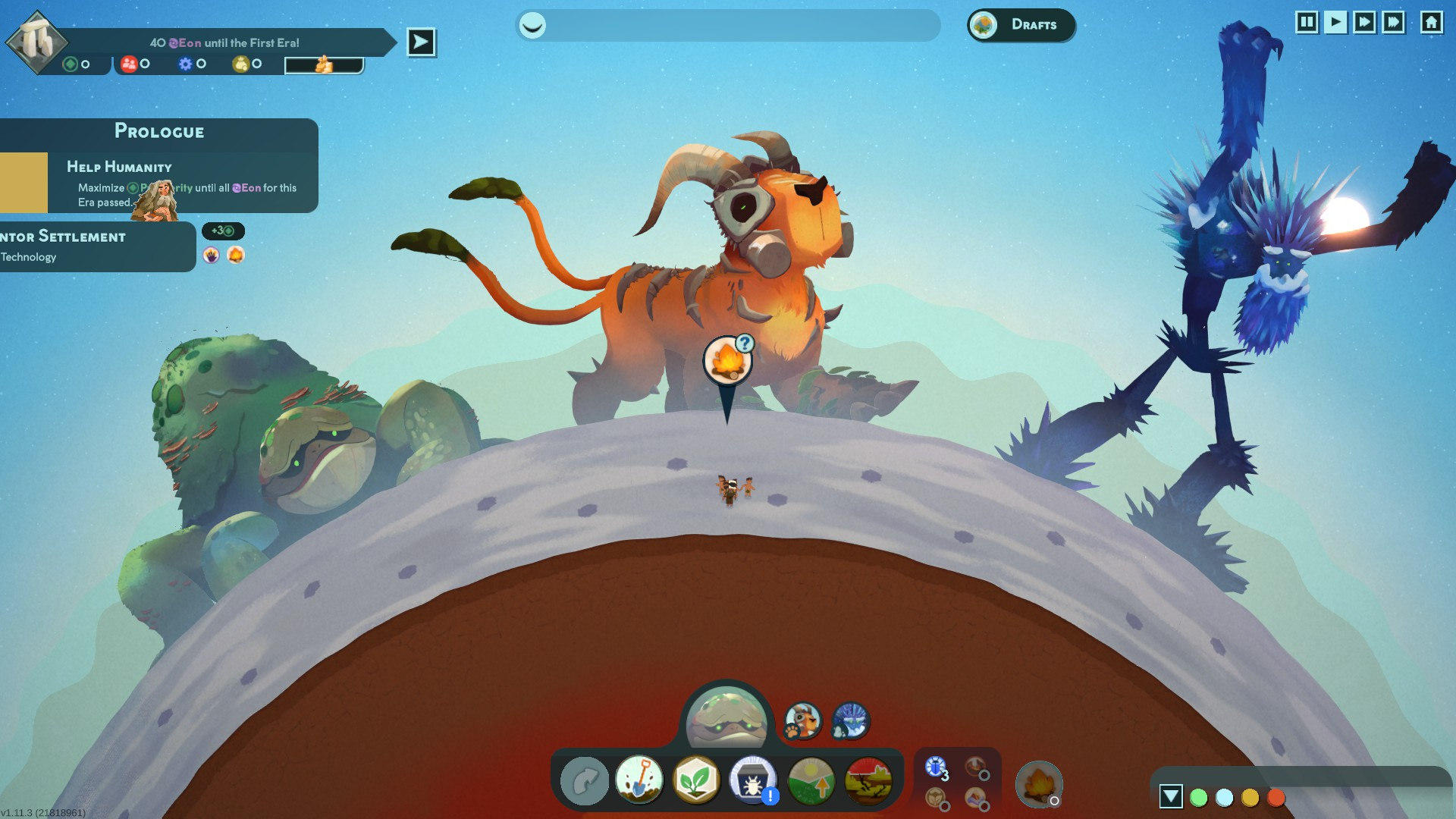Select the rock giant portrait
The width and height of the screenshot is (1456, 819).
point(726,718)
